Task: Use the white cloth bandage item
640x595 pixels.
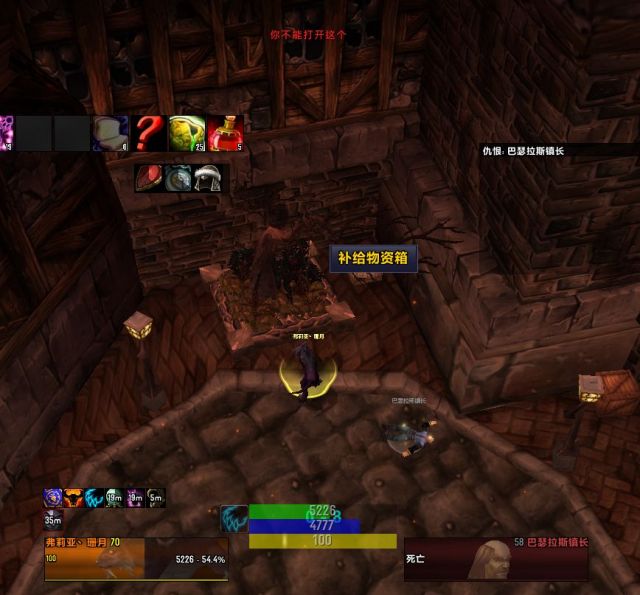Action: point(110,132)
